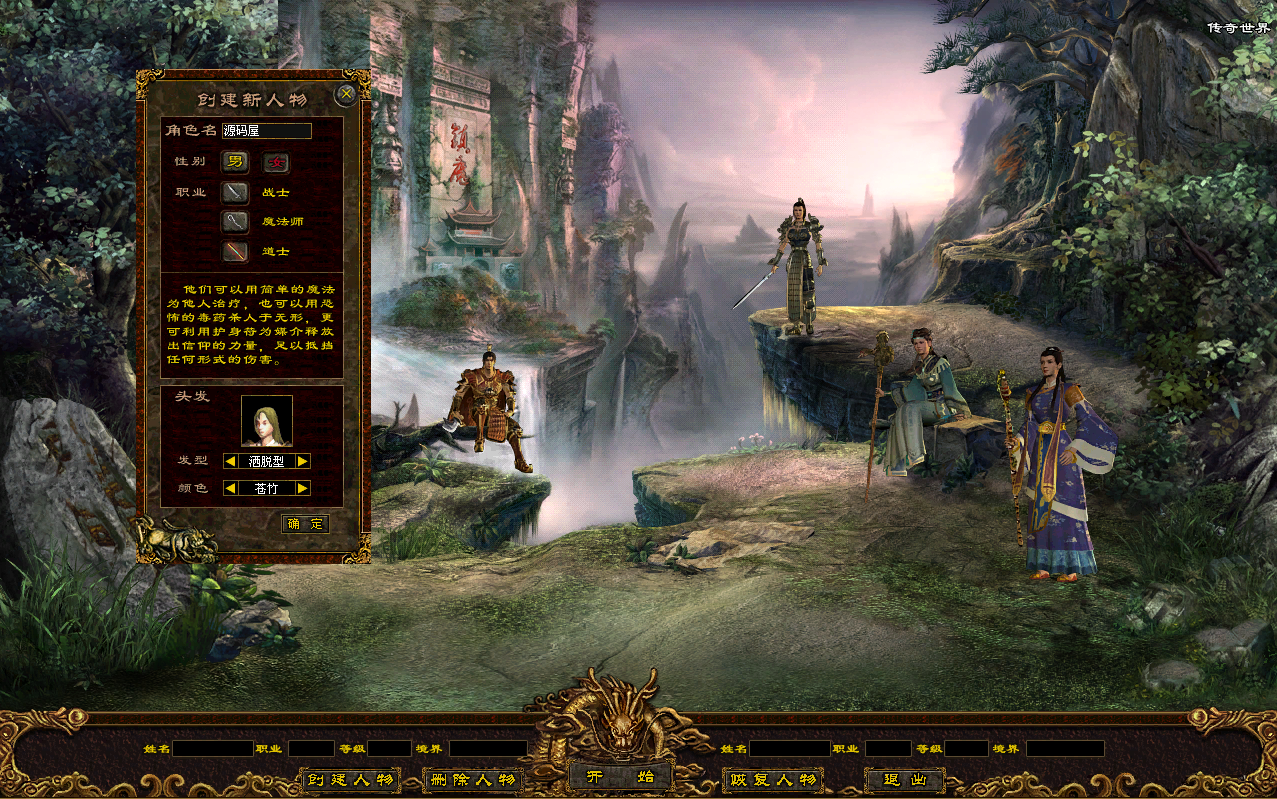The image size is (1277, 799).
Task: Click 恢复人物 restore character button
Action: tap(773, 780)
